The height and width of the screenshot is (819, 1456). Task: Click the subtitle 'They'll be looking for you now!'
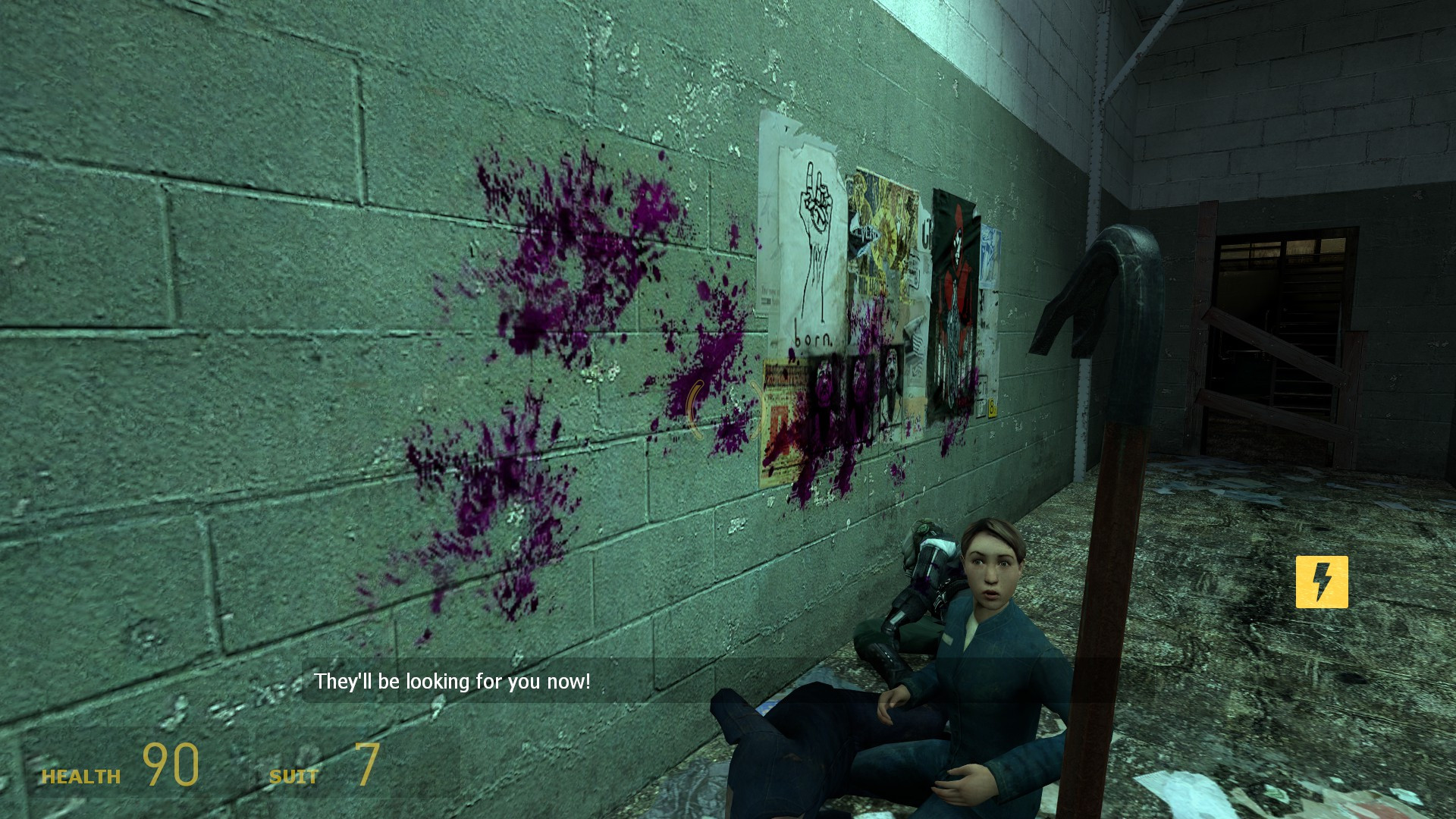click(x=453, y=681)
